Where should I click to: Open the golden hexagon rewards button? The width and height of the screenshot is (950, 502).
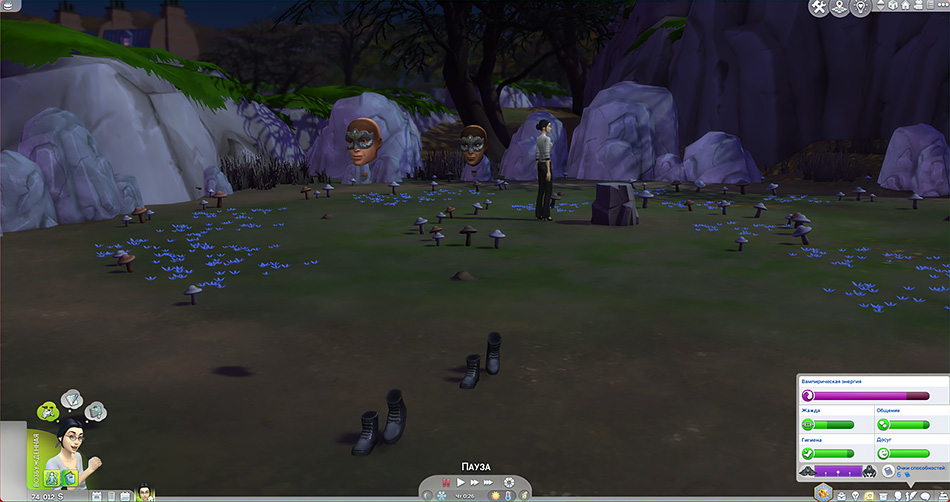point(822,494)
